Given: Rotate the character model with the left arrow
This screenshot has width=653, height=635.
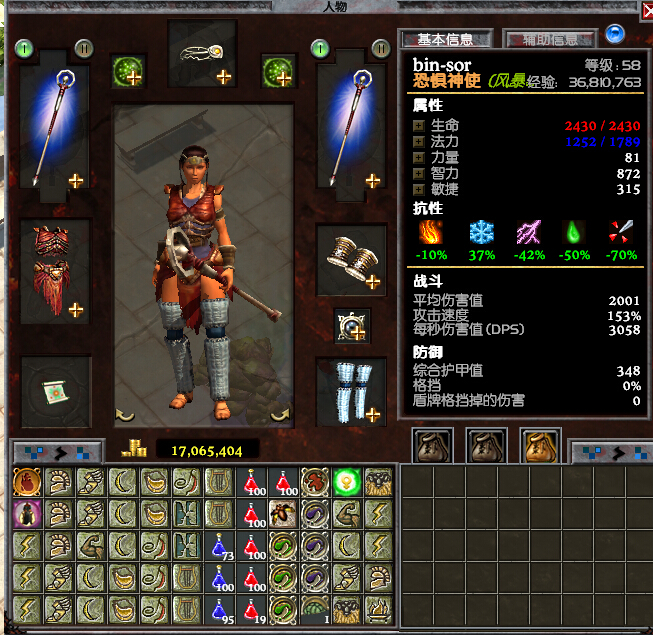Looking at the screenshot, I should click(126, 413).
